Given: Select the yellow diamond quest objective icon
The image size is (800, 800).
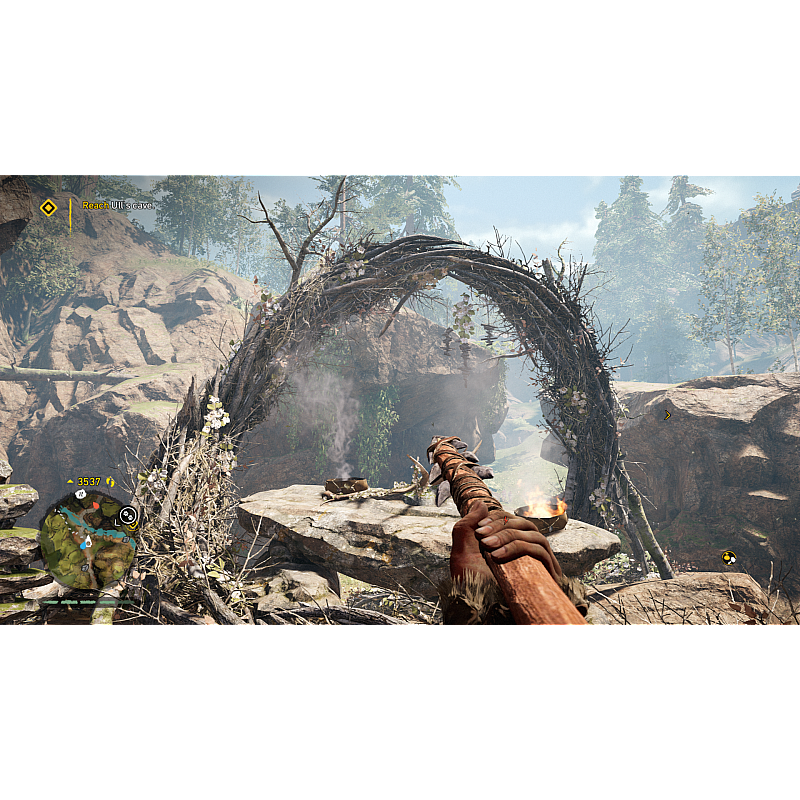Looking at the screenshot, I should click(48, 207).
